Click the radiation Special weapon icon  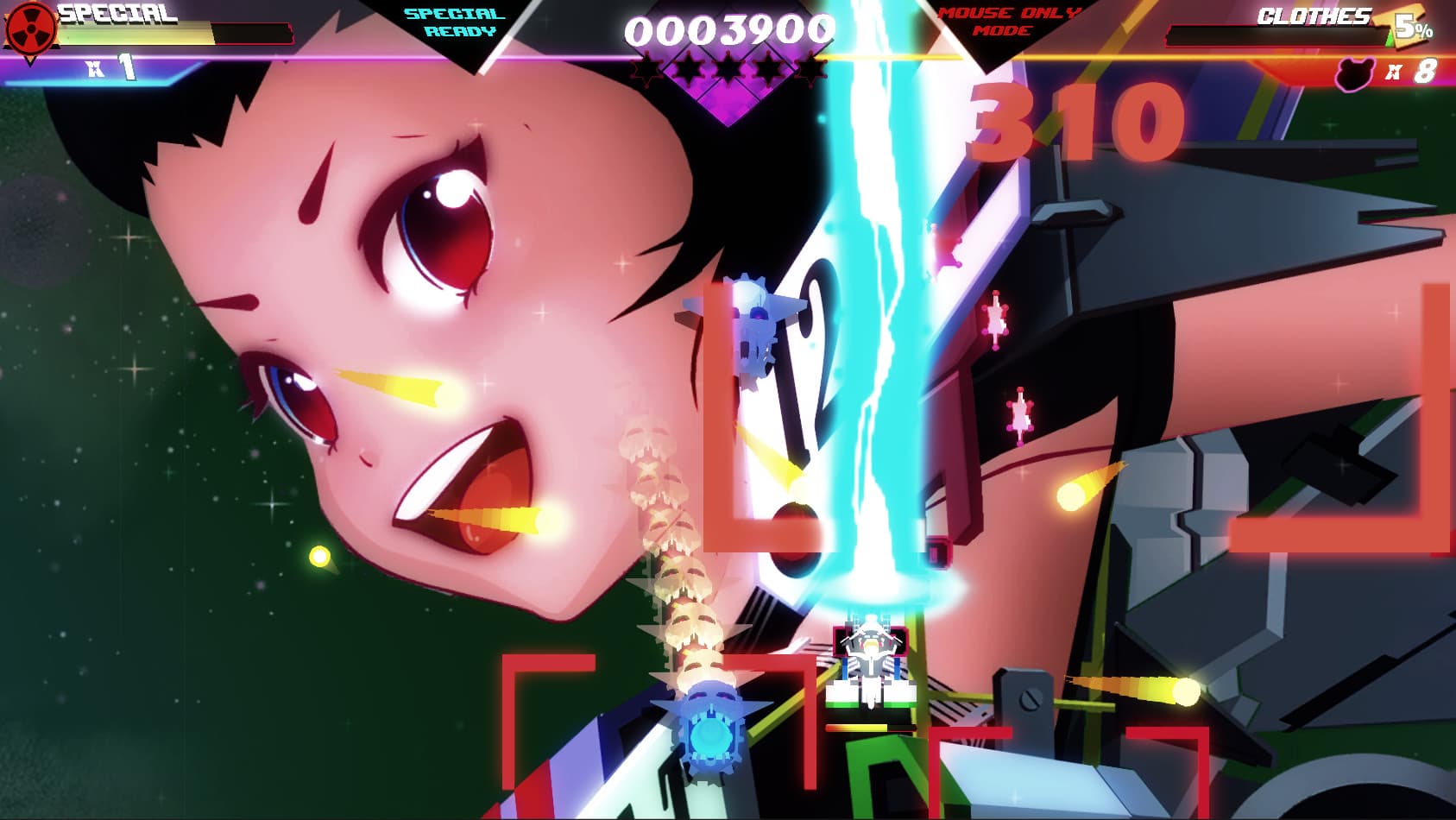[31, 30]
